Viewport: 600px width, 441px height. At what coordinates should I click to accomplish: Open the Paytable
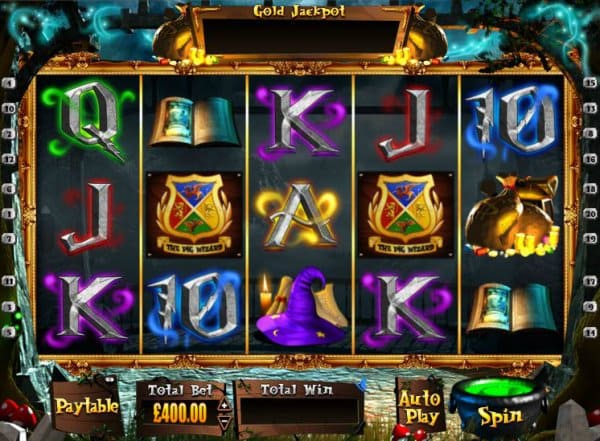pyautogui.click(x=87, y=406)
